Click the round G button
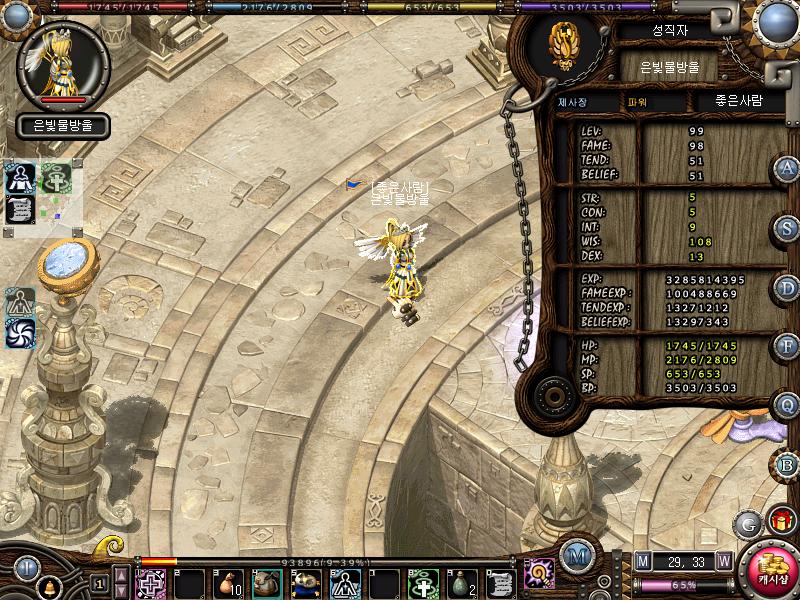Image resolution: width=800 pixels, height=600 pixels. coord(748,523)
